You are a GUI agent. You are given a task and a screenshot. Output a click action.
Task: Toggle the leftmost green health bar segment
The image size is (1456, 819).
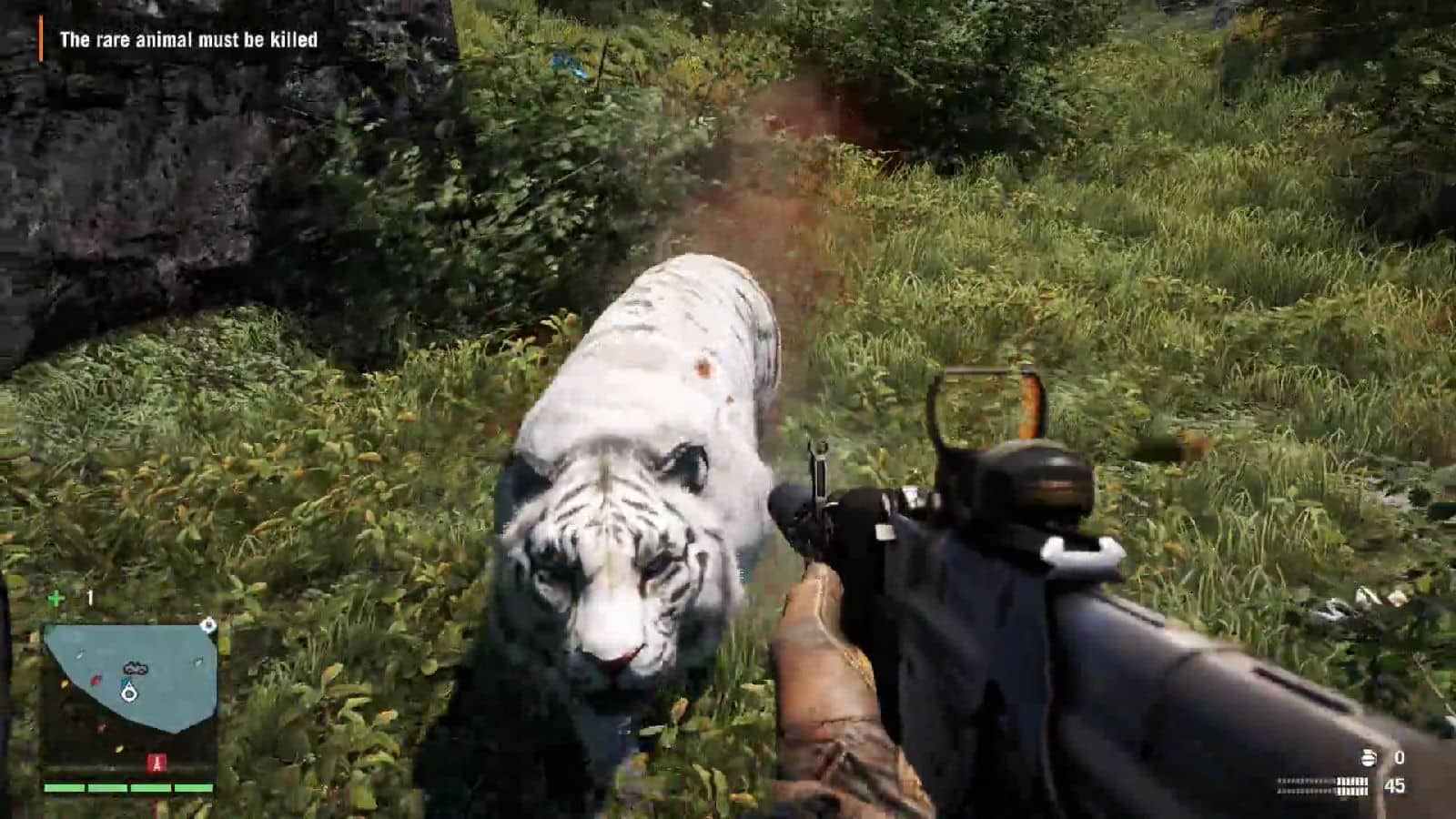(x=63, y=788)
